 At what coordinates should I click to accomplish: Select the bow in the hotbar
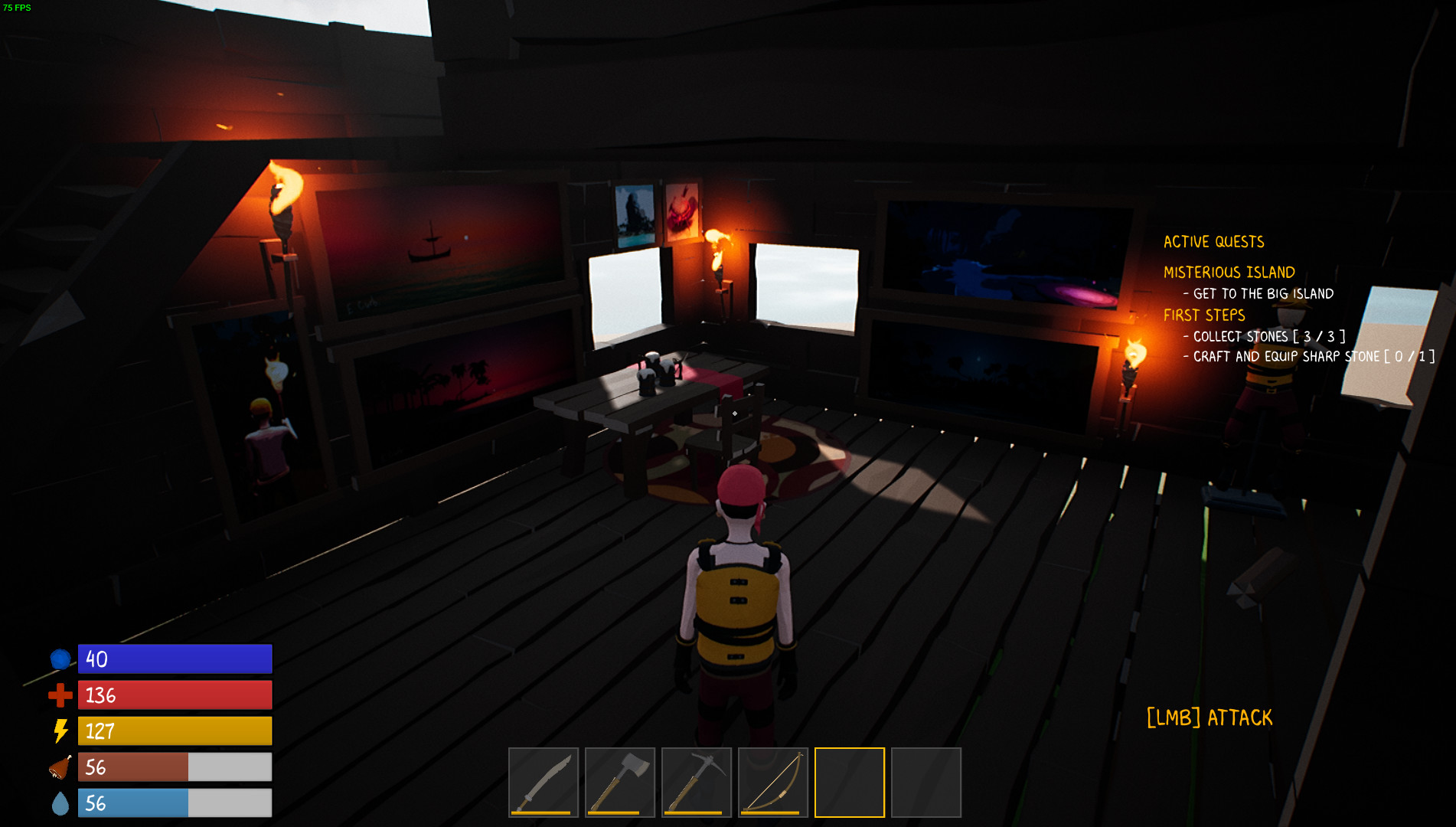click(772, 782)
